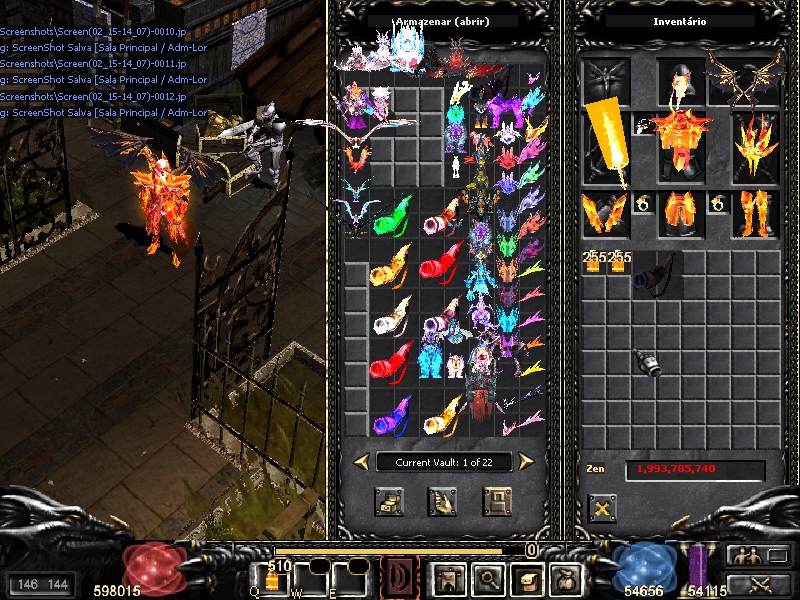The height and width of the screenshot is (600, 800).
Task: Click the vault lock button
Action: coord(497,501)
